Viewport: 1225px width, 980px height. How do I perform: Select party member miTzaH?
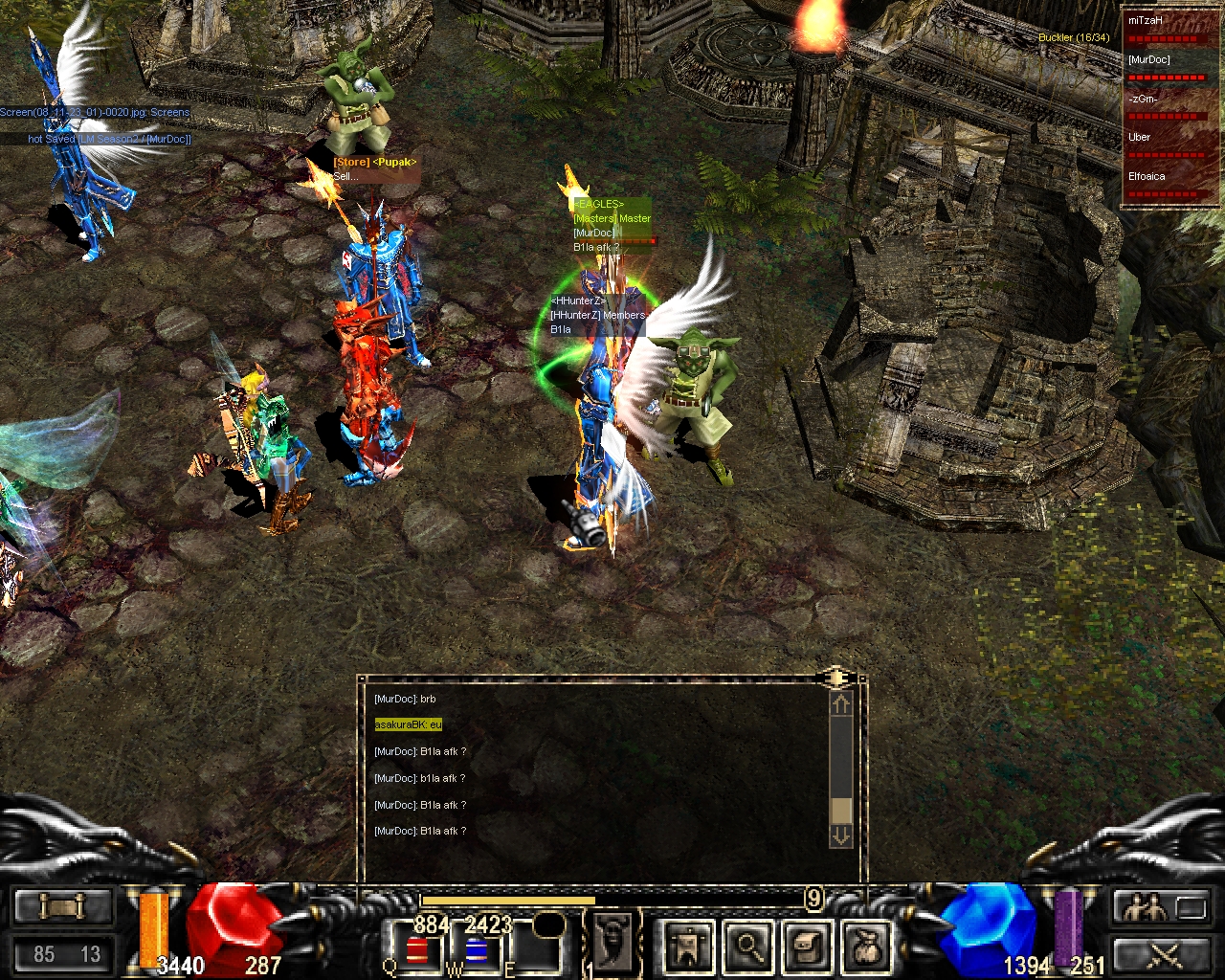1163,27
